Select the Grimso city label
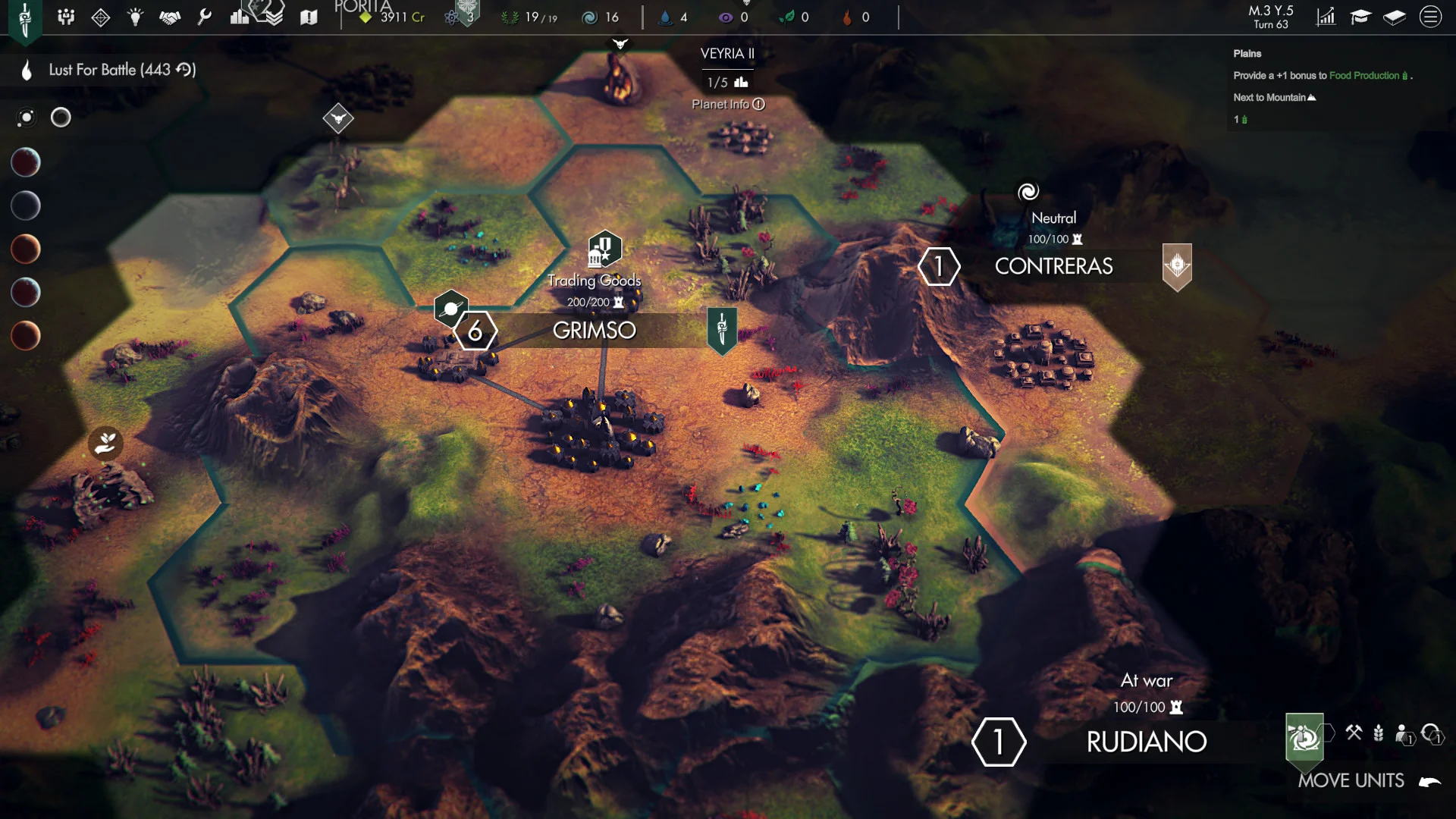 pyautogui.click(x=594, y=331)
